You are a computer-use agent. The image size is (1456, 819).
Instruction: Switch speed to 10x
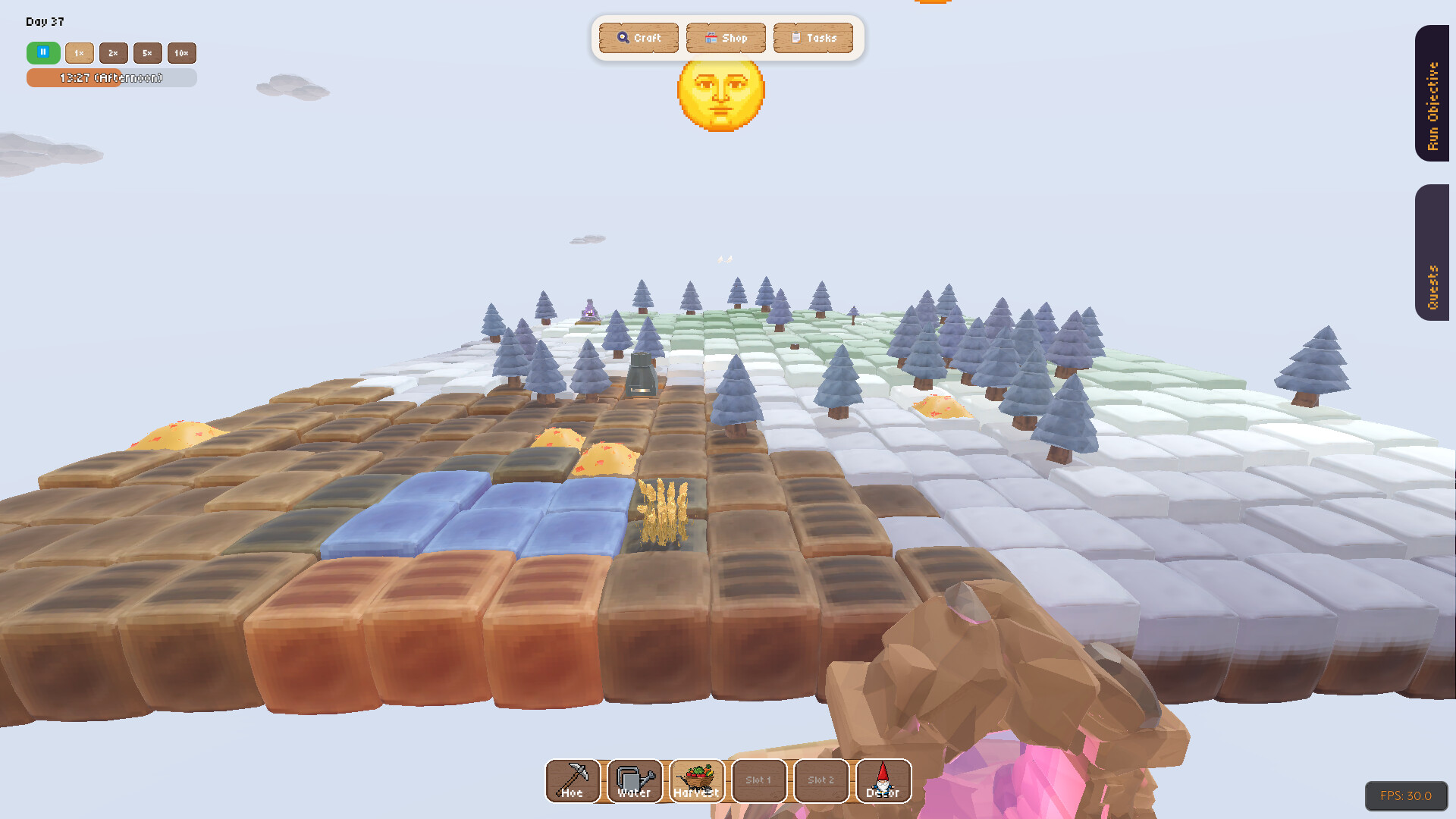pos(181,53)
